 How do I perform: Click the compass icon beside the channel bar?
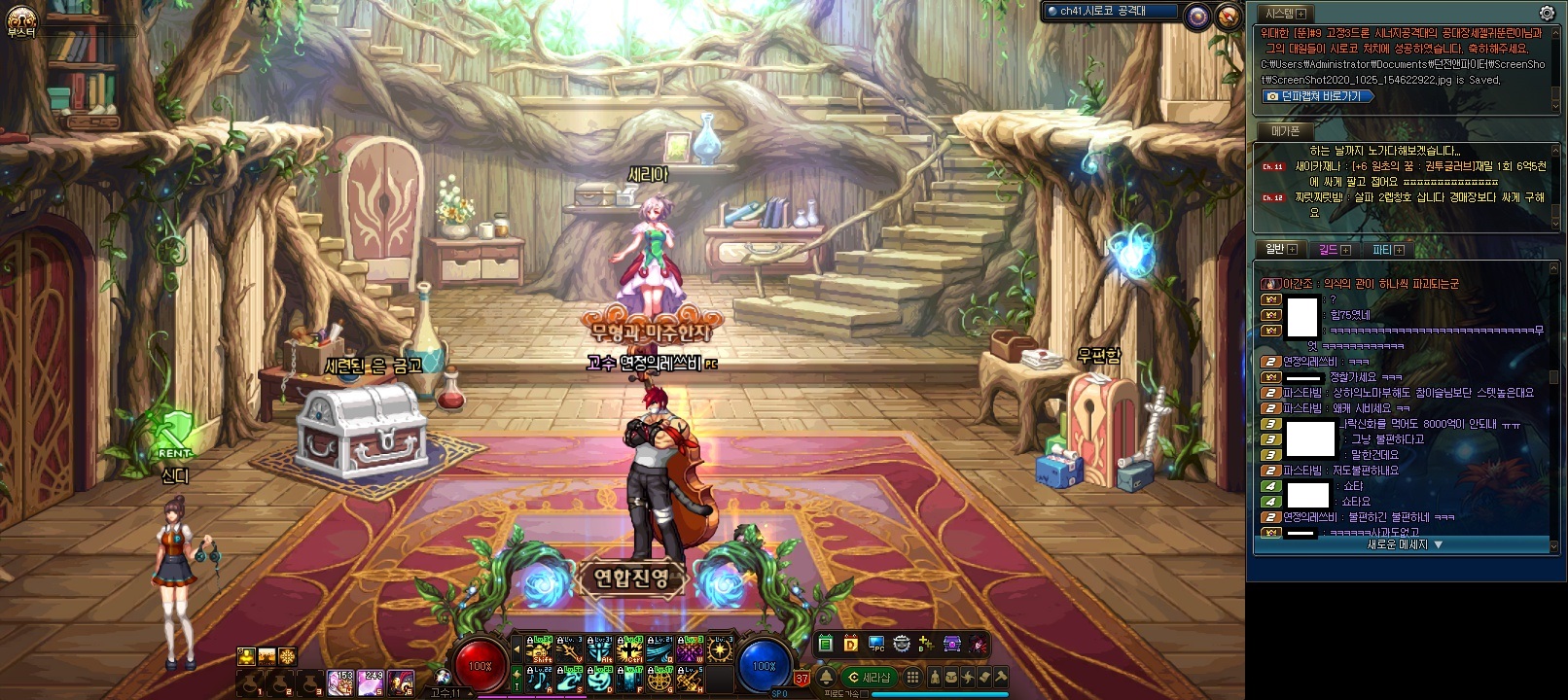tap(1229, 15)
